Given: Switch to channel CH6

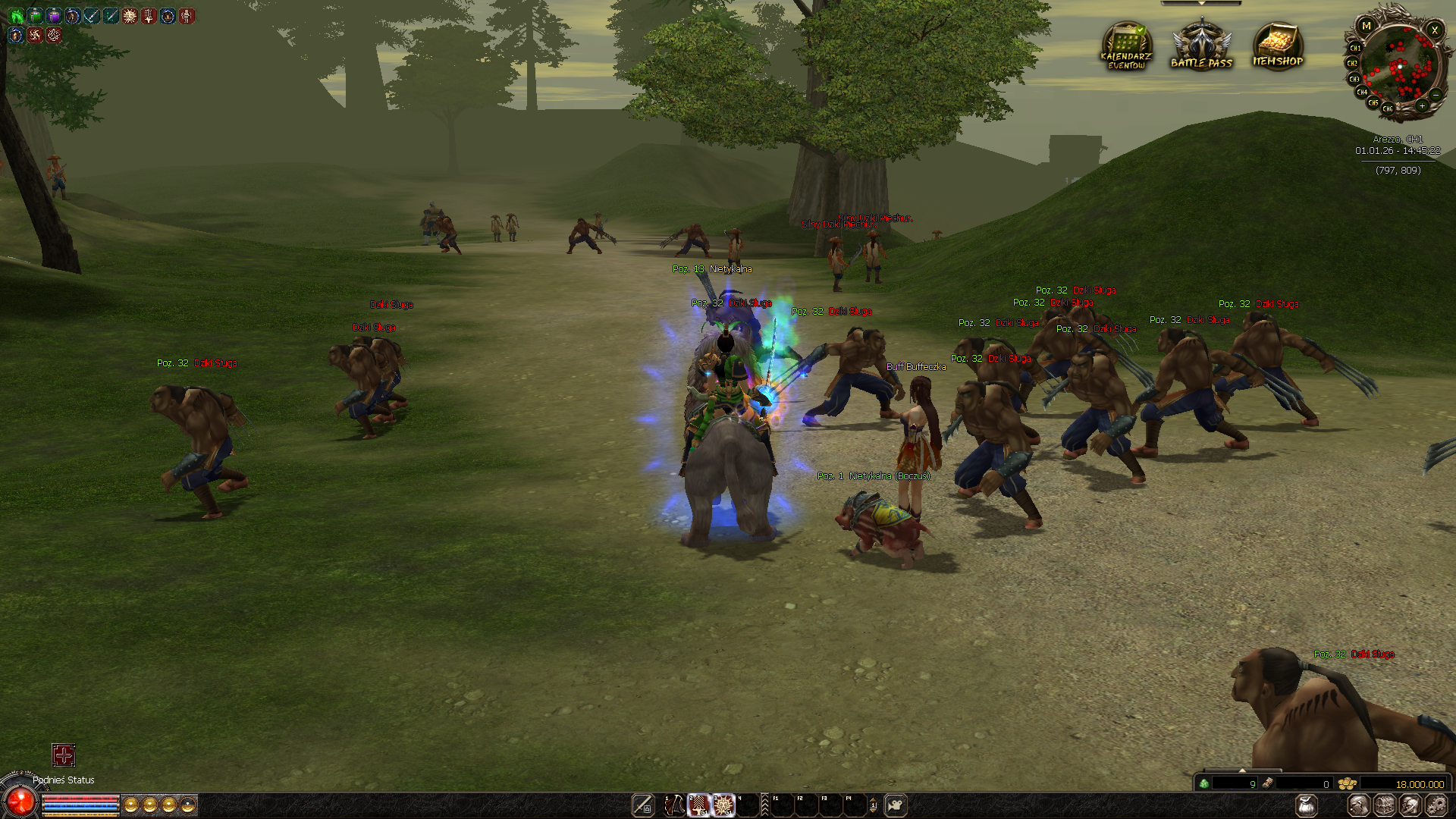Looking at the screenshot, I should (x=1388, y=109).
